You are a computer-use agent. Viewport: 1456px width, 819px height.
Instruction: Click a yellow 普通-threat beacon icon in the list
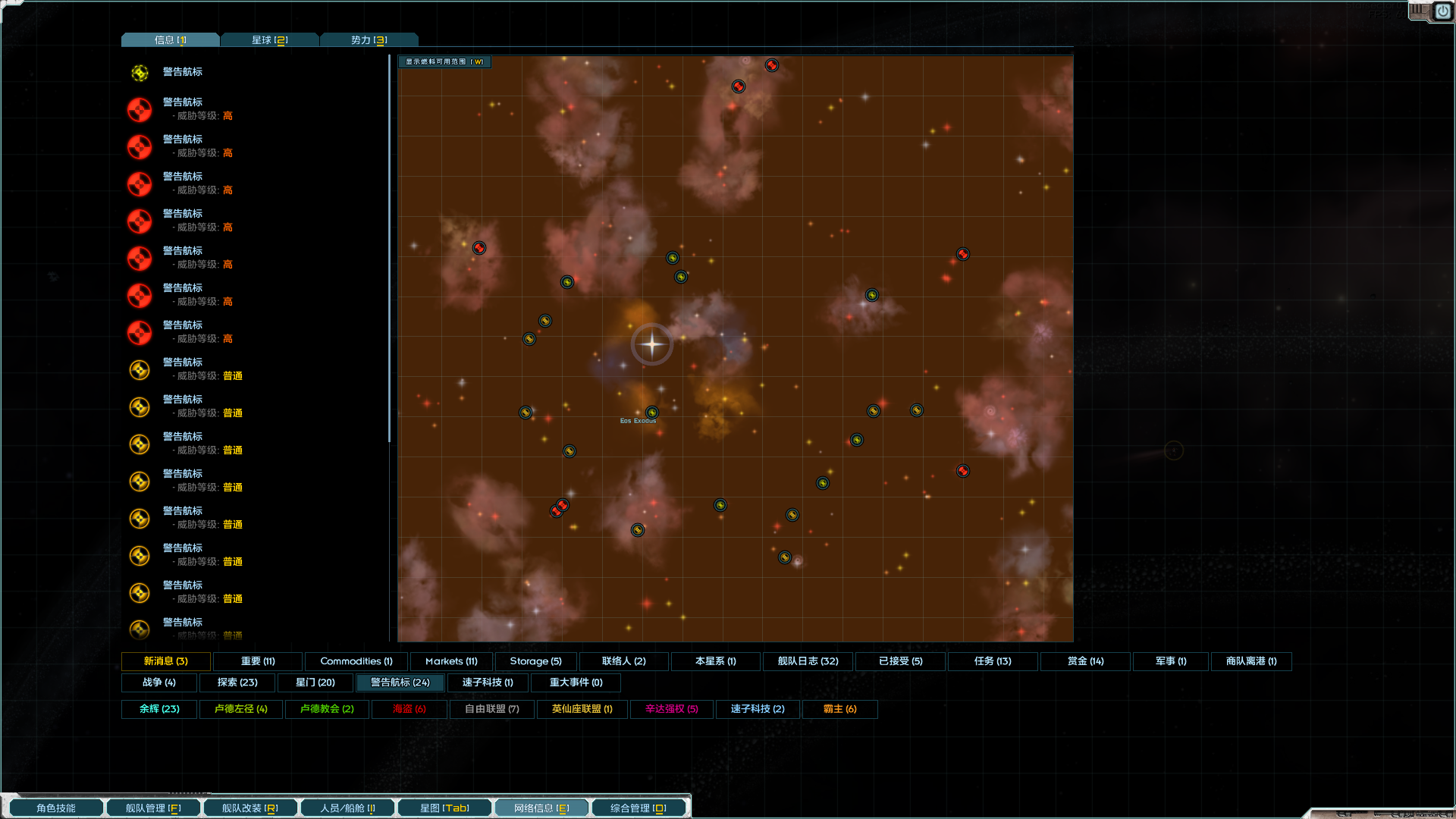140,369
